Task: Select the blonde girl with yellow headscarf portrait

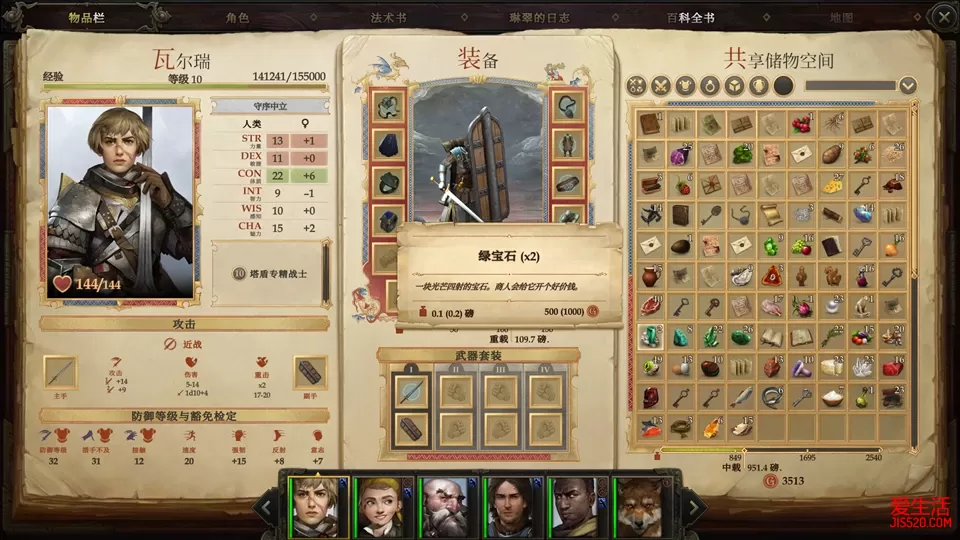Action: pyautogui.click(x=381, y=506)
